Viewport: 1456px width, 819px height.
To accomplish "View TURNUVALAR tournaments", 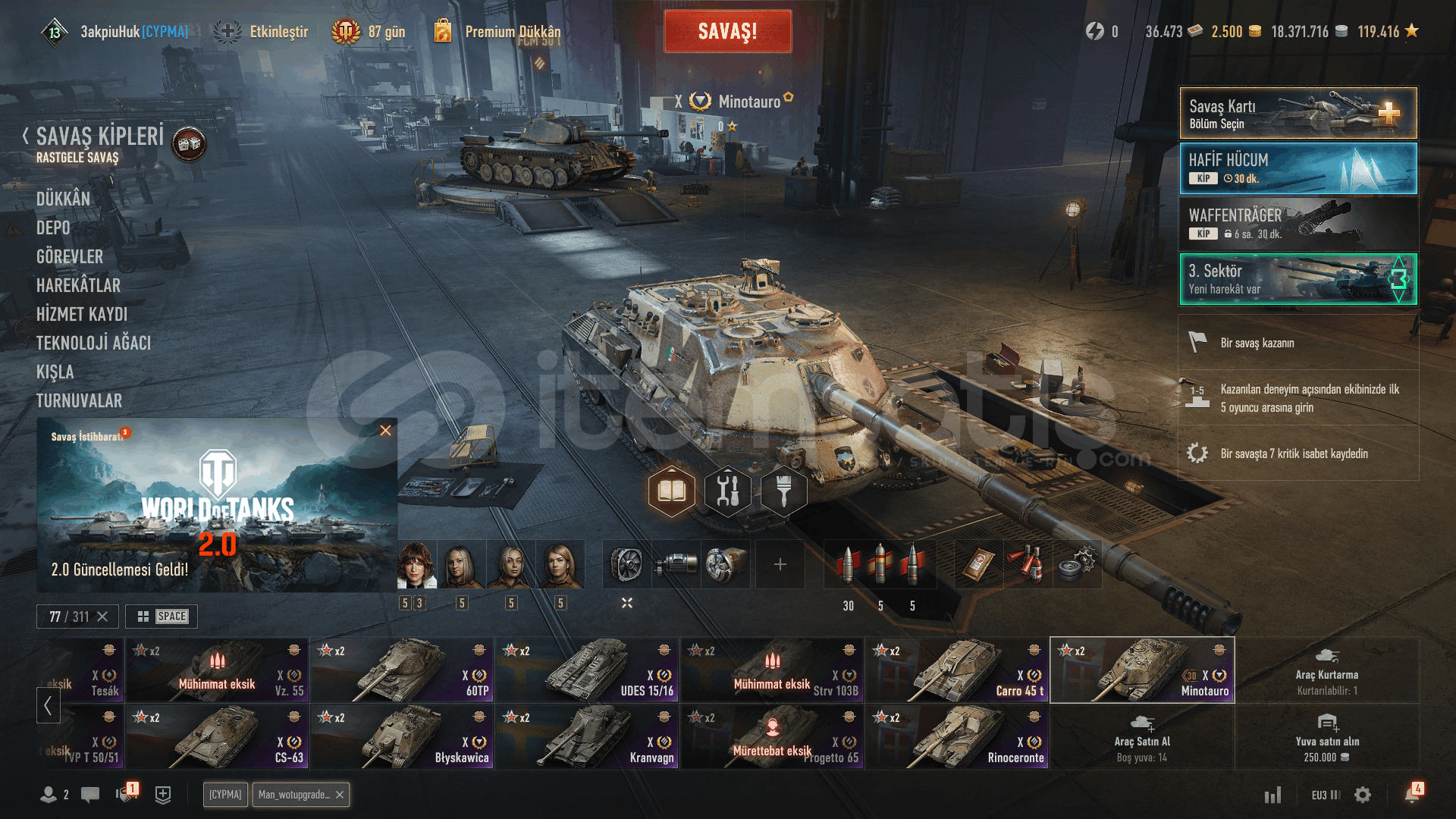I will click(x=79, y=401).
